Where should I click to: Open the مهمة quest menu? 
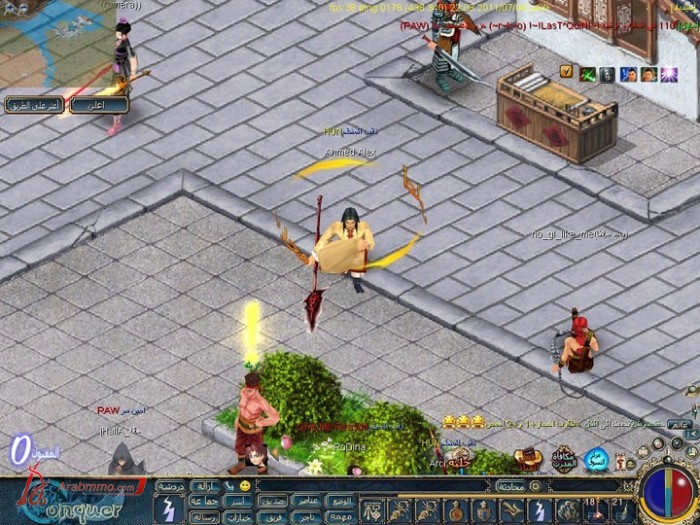pos(341,516)
